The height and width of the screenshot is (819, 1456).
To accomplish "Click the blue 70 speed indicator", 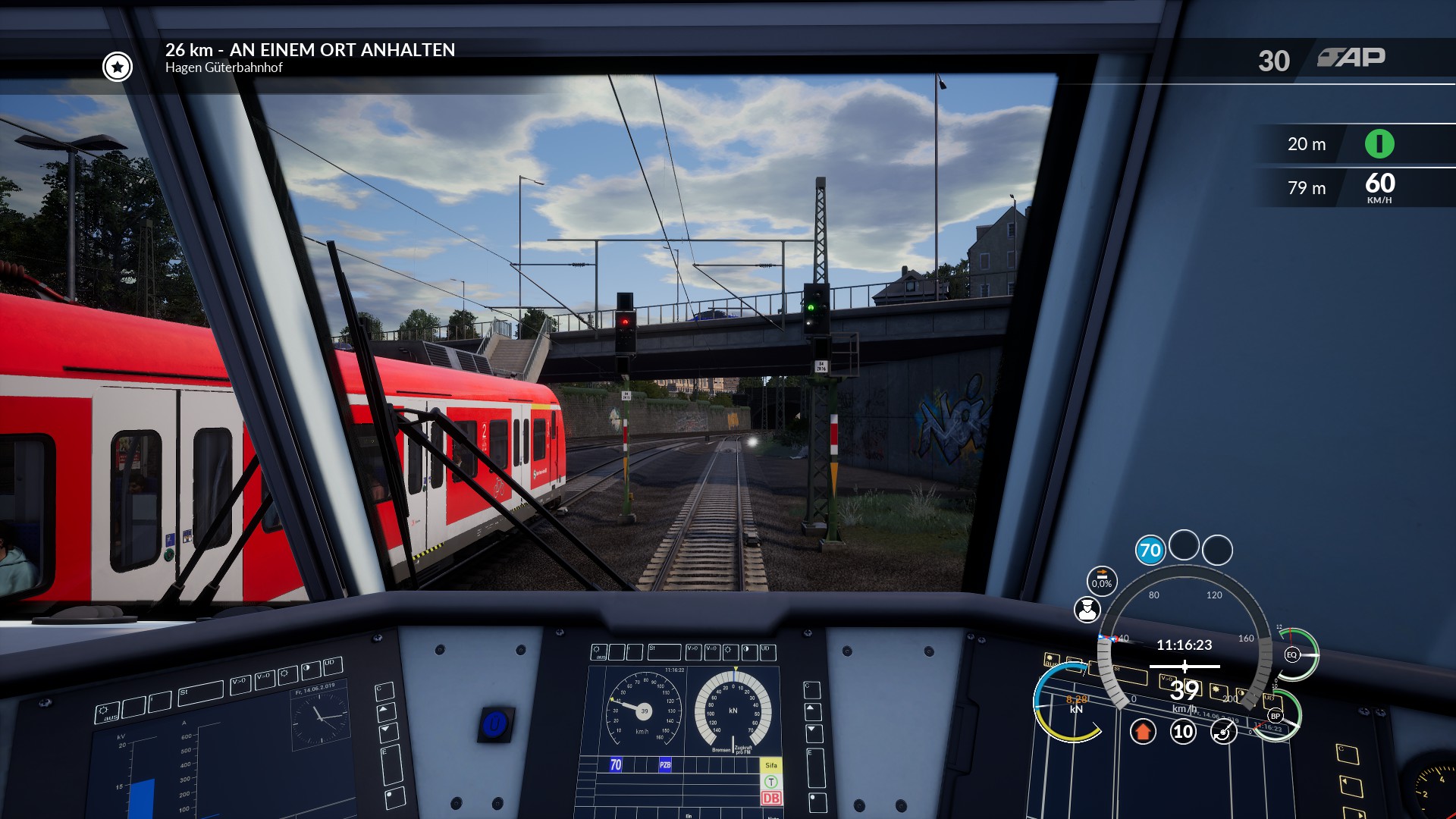I will [x=1150, y=550].
